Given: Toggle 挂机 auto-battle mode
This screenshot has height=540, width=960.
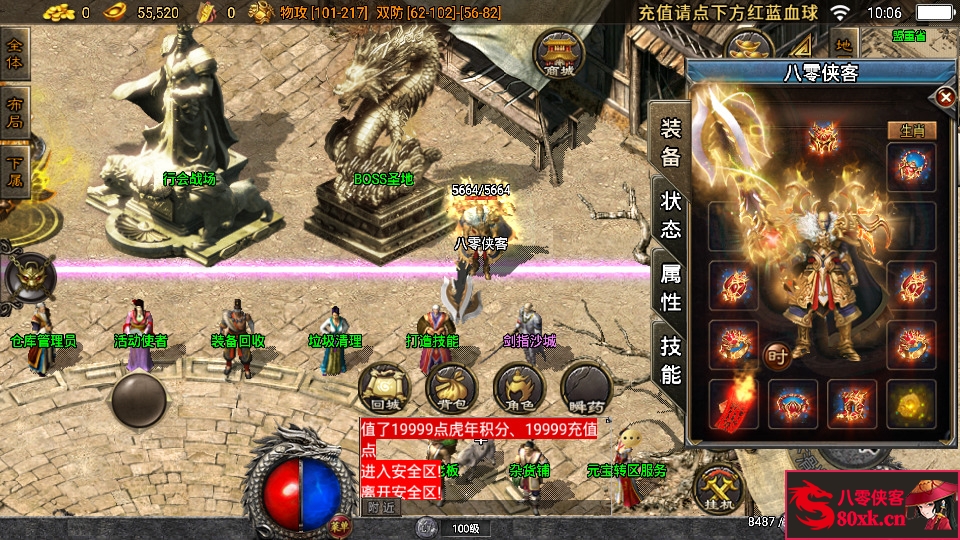Looking at the screenshot, I should pyautogui.click(x=721, y=491).
